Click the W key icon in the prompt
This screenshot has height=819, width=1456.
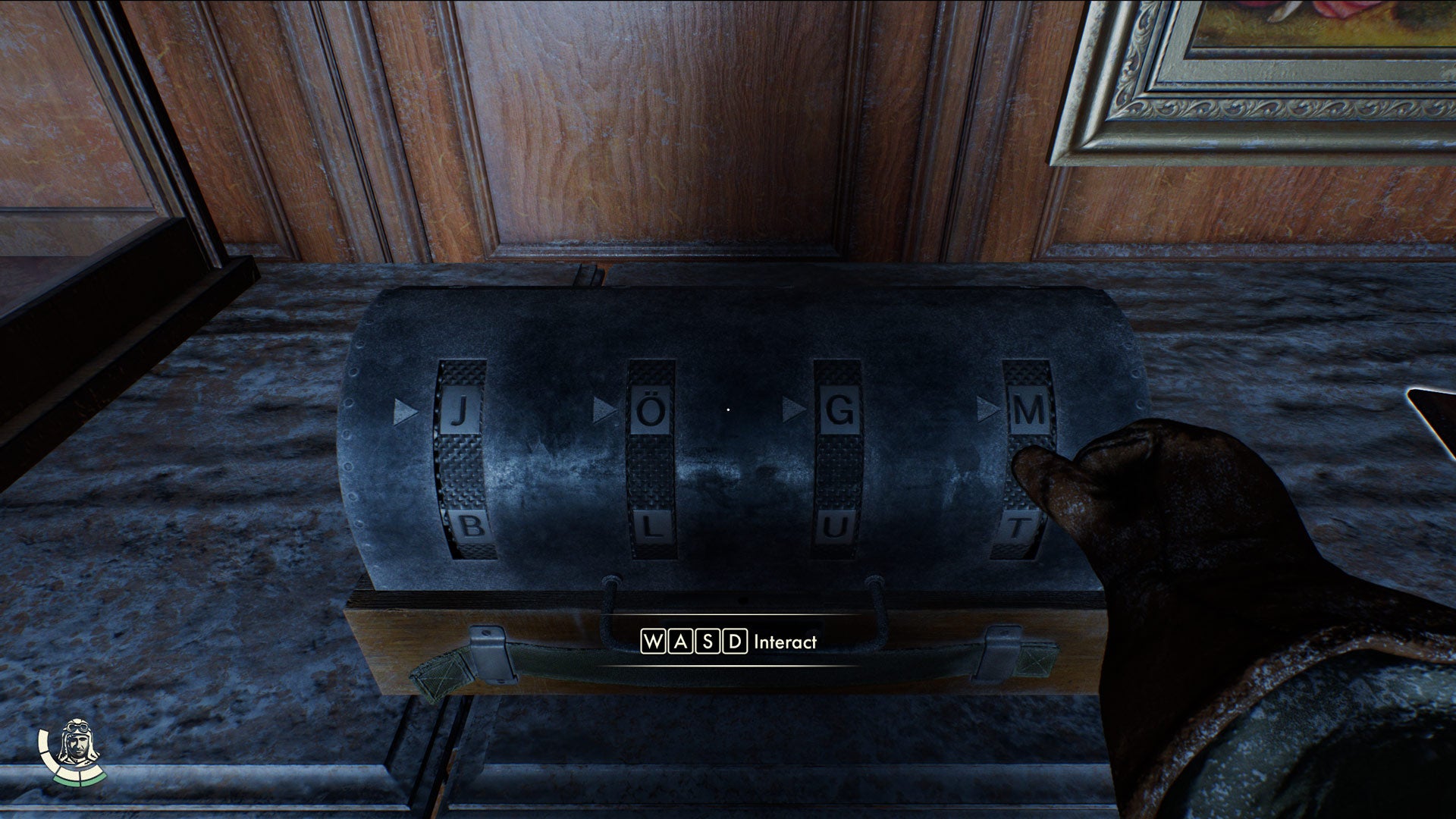pos(652,642)
